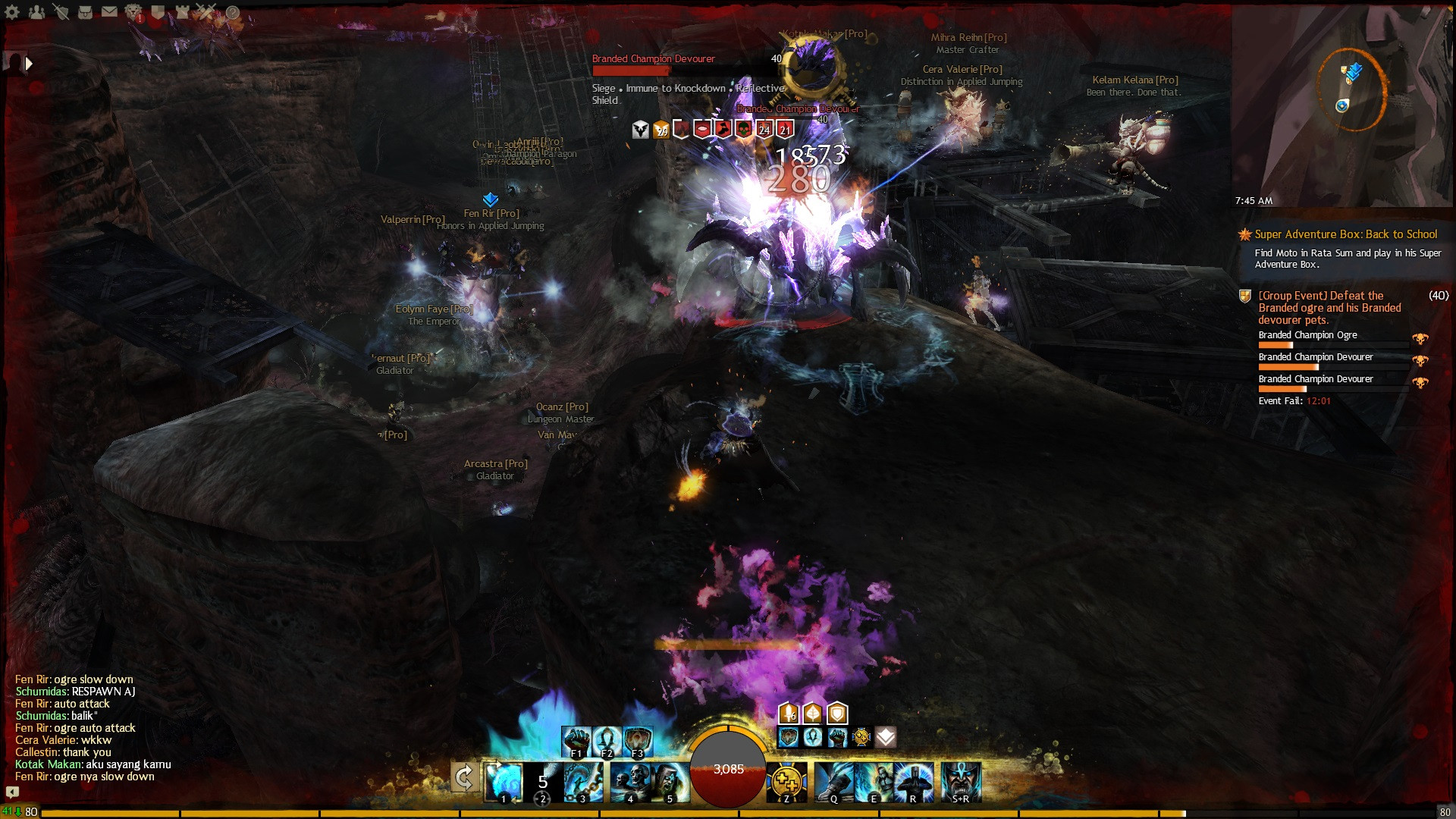Activate the elite skill bearded helmet icon

(x=961, y=781)
